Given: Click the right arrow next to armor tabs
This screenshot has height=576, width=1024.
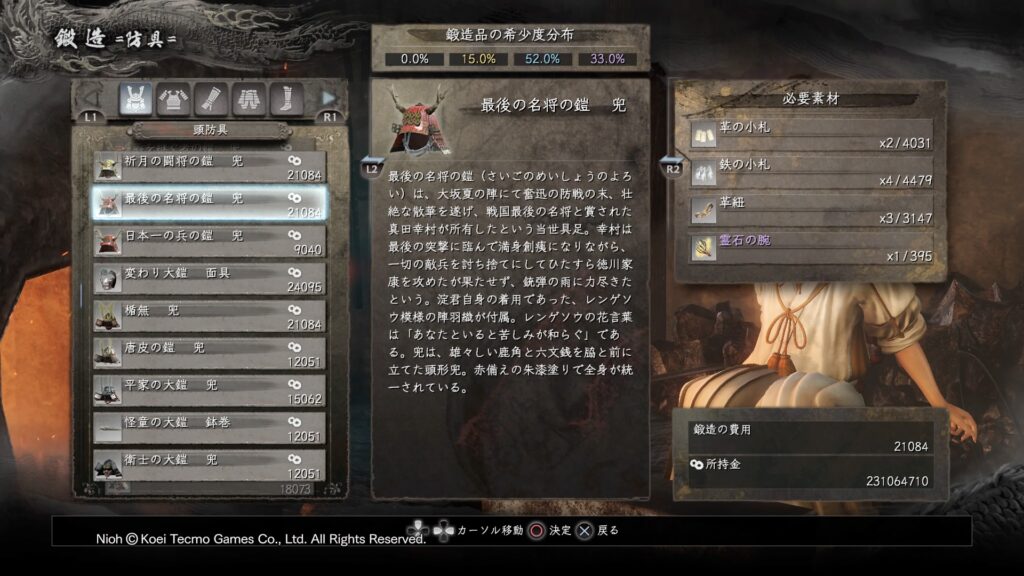Looking at the screenshot, I should (329, 98).
